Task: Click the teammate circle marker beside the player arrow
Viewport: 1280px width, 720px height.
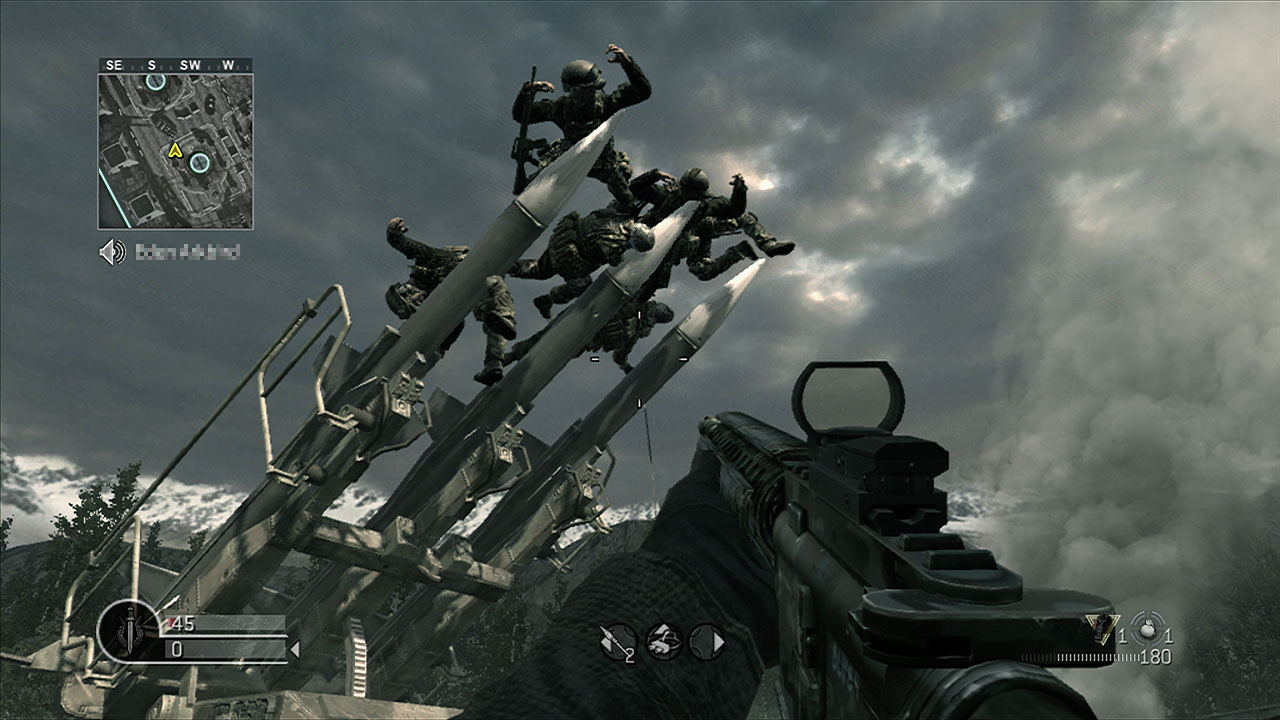Action: tap(200, 161)
